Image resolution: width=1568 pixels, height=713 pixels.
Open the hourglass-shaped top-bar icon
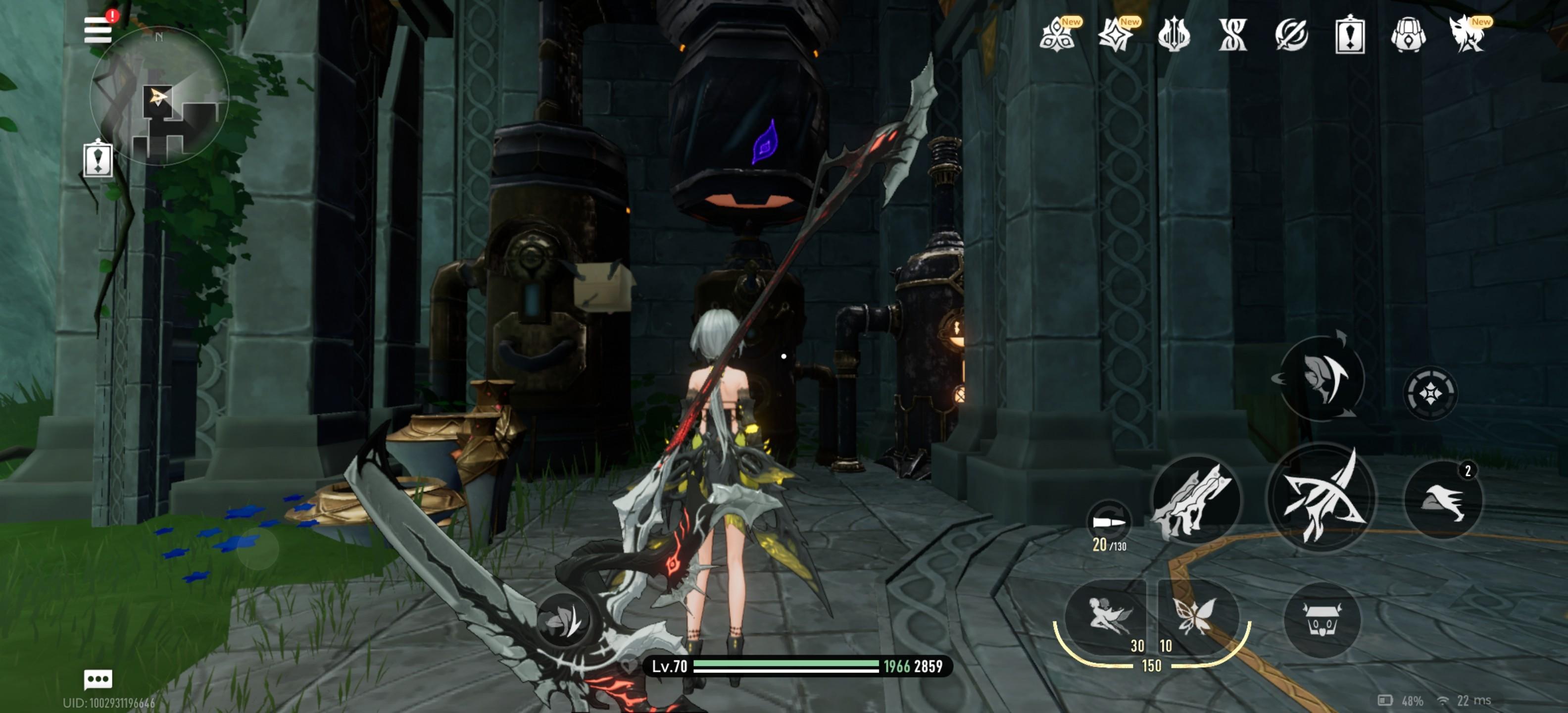[x=1232, y=35]
